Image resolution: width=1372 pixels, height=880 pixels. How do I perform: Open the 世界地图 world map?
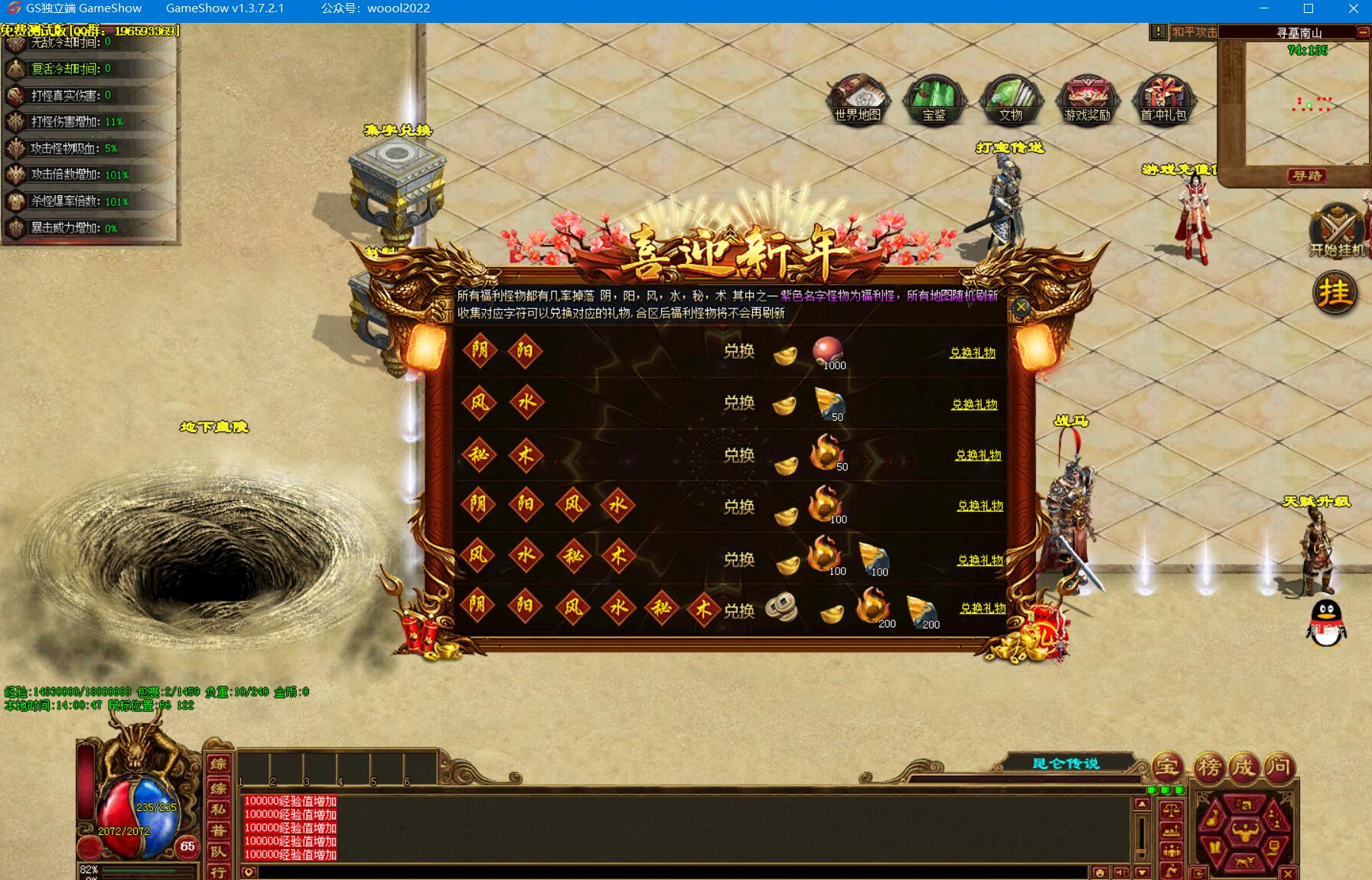pos(858,99)
